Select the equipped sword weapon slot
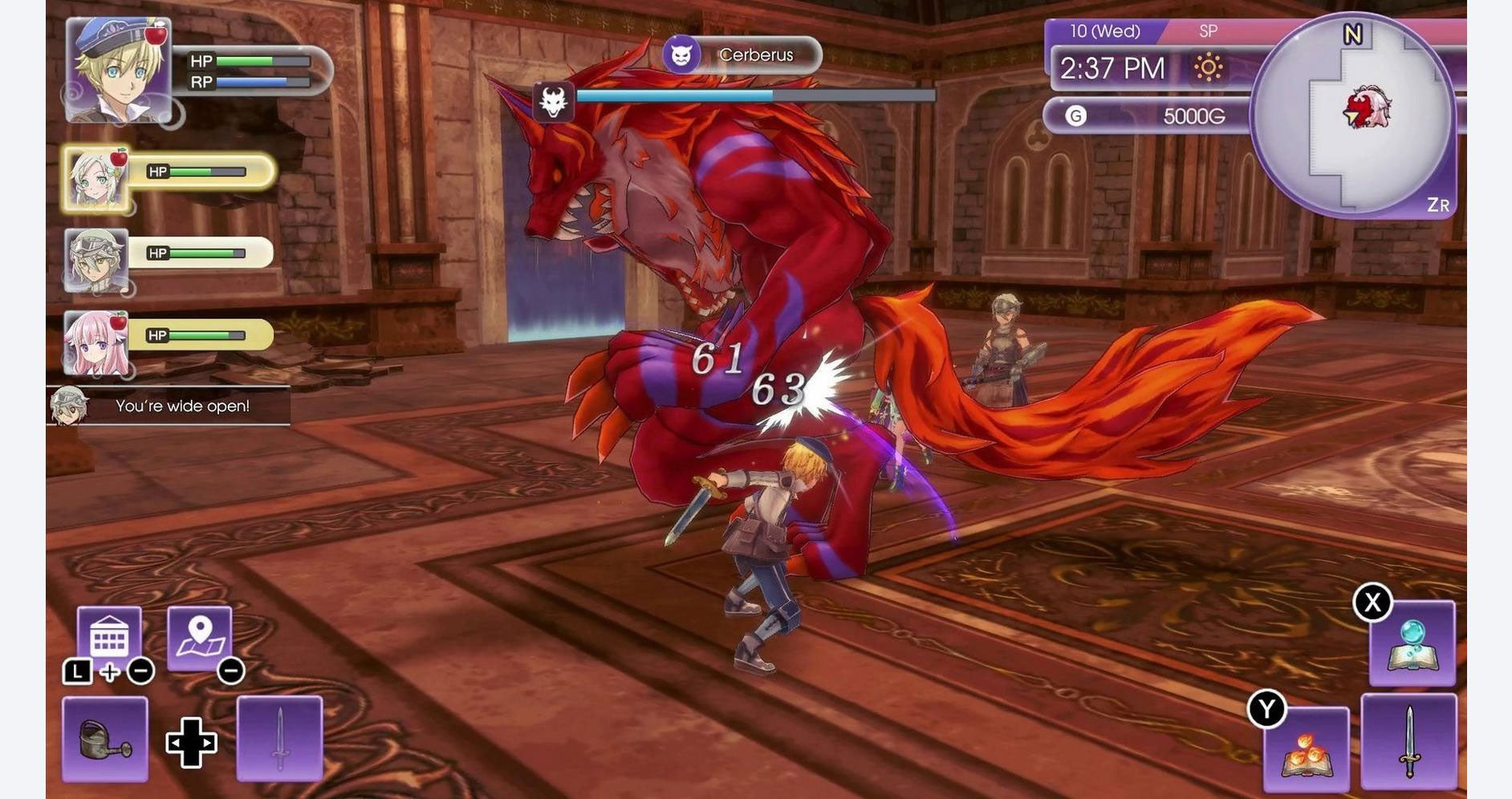Image resolution: width=1512 pixels, height=799 pixels. 1408,742
